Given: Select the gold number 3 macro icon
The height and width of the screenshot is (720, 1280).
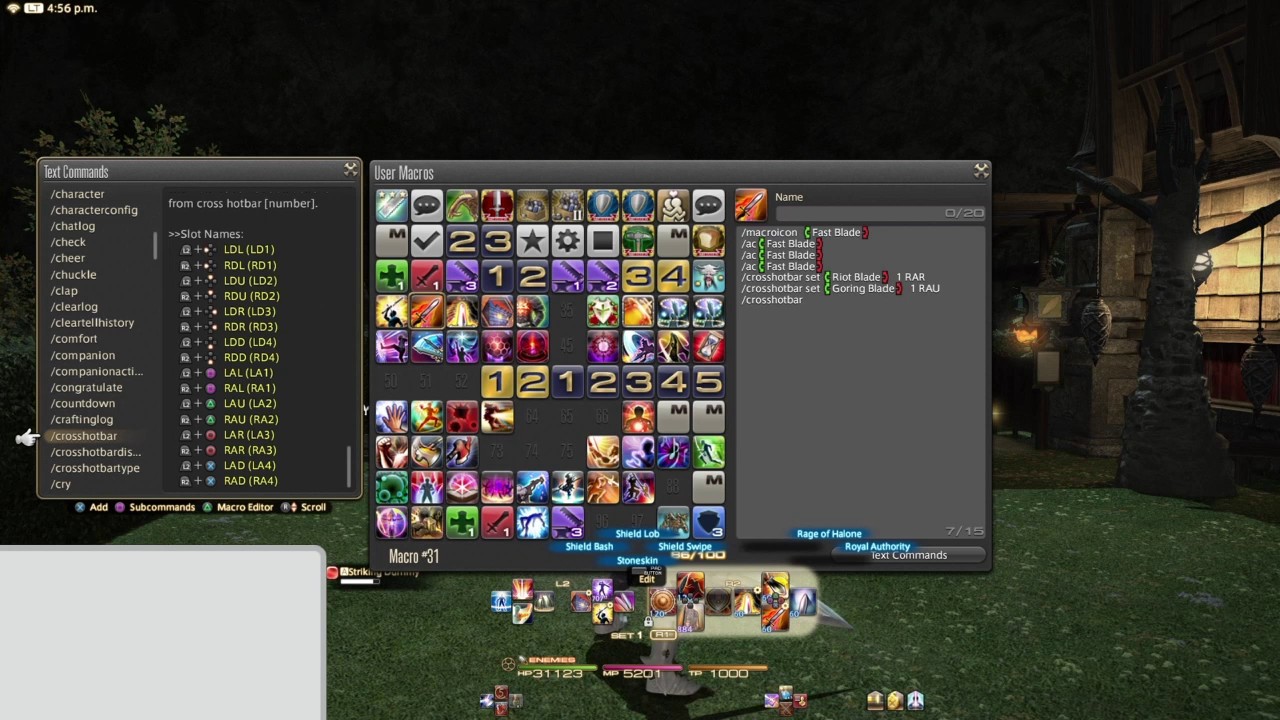Looking at the screenshot, I should (x=638, y=276).
